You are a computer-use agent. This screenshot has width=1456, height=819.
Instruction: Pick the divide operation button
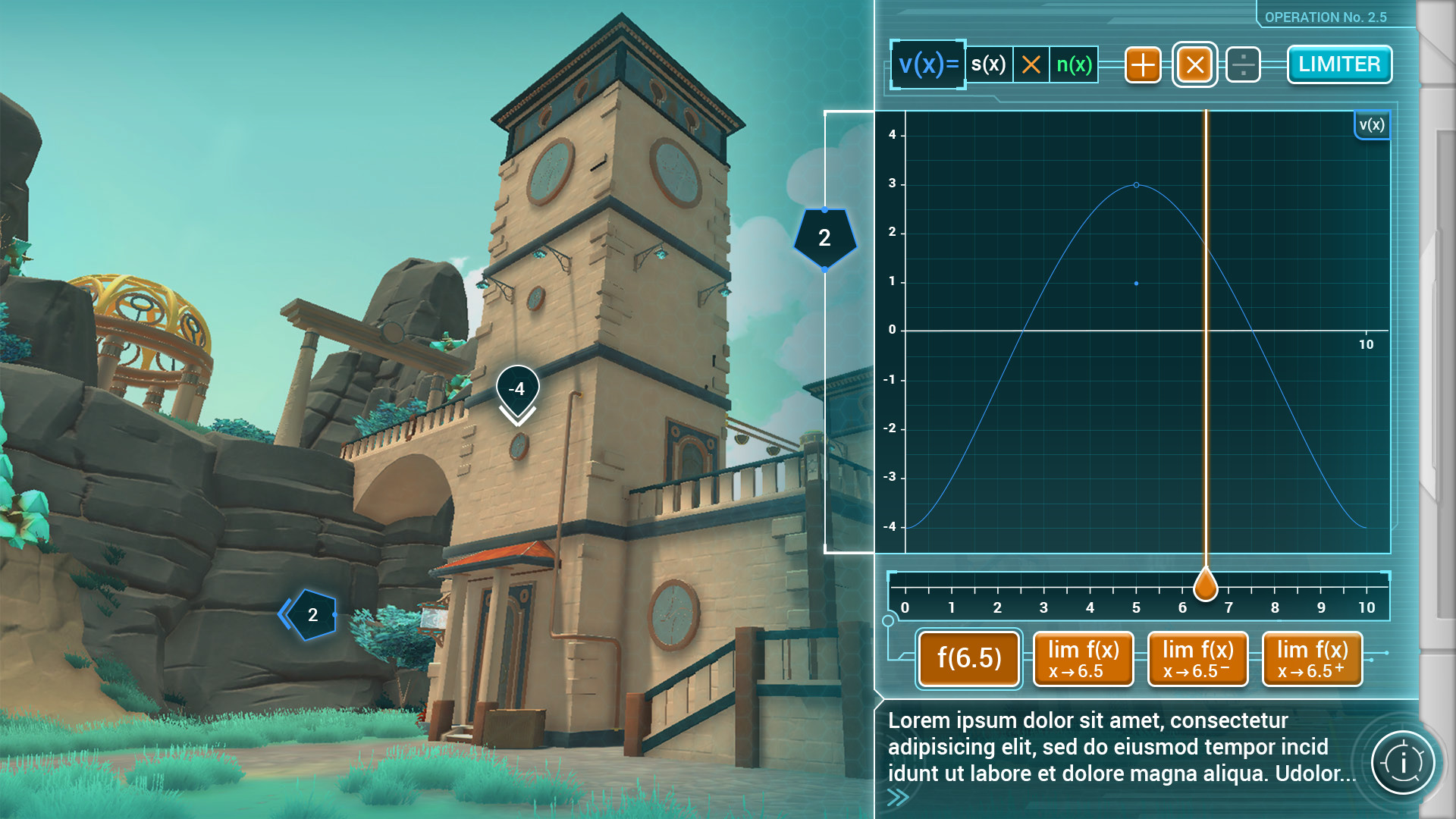[x=1242, y=65]
